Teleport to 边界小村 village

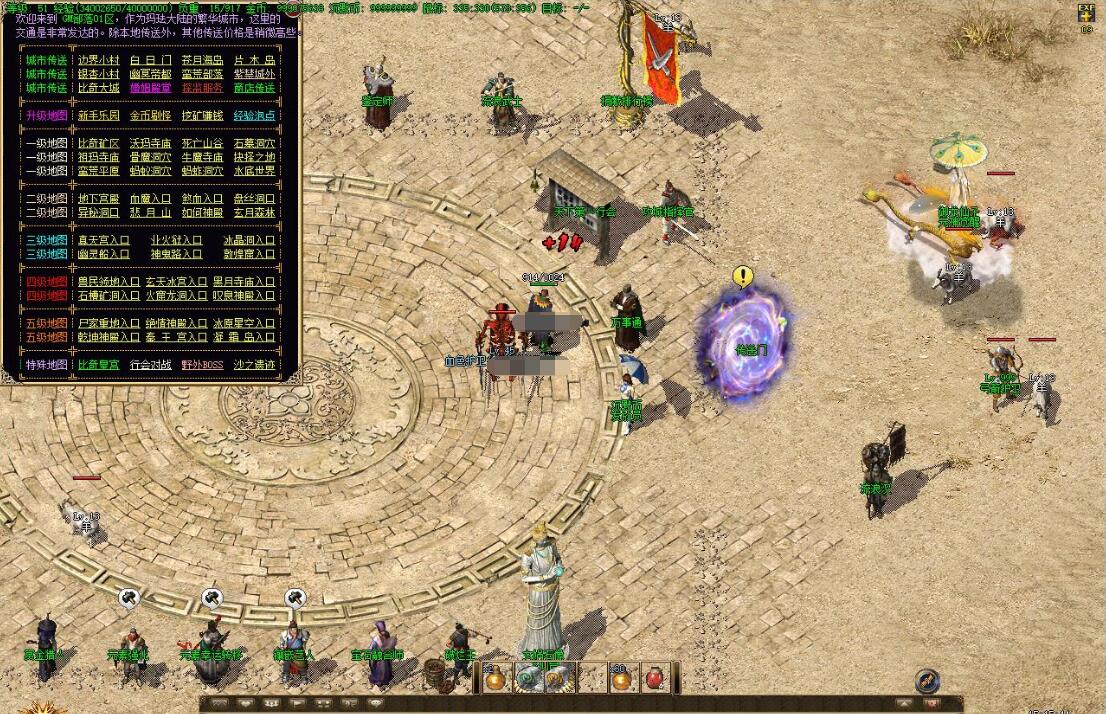99,60
